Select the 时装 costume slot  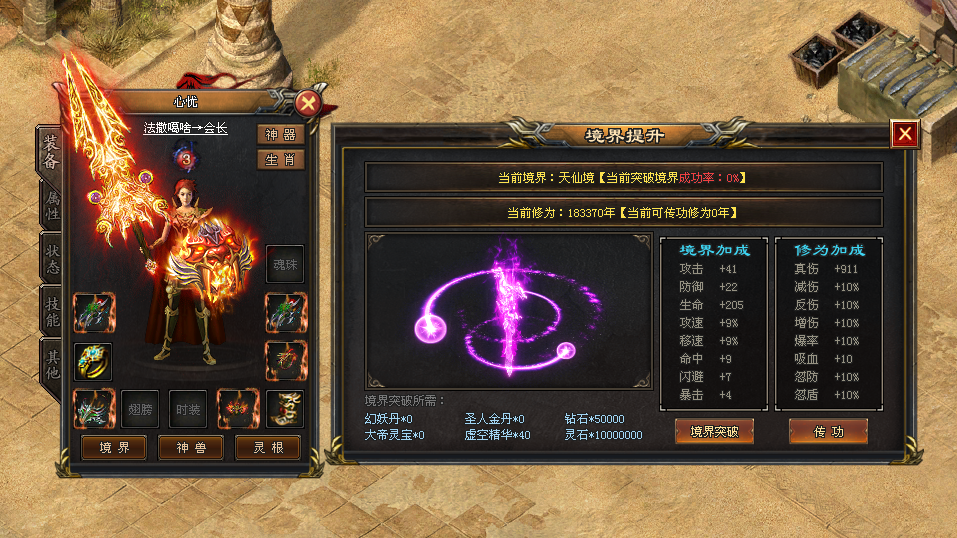188,409
